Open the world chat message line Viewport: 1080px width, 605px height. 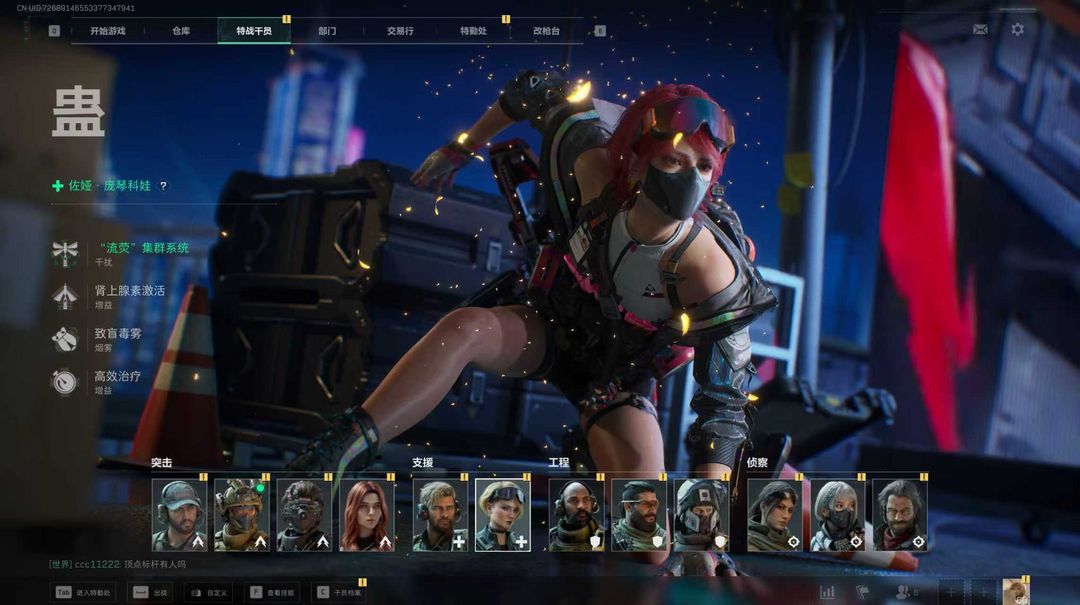(118, 564)
